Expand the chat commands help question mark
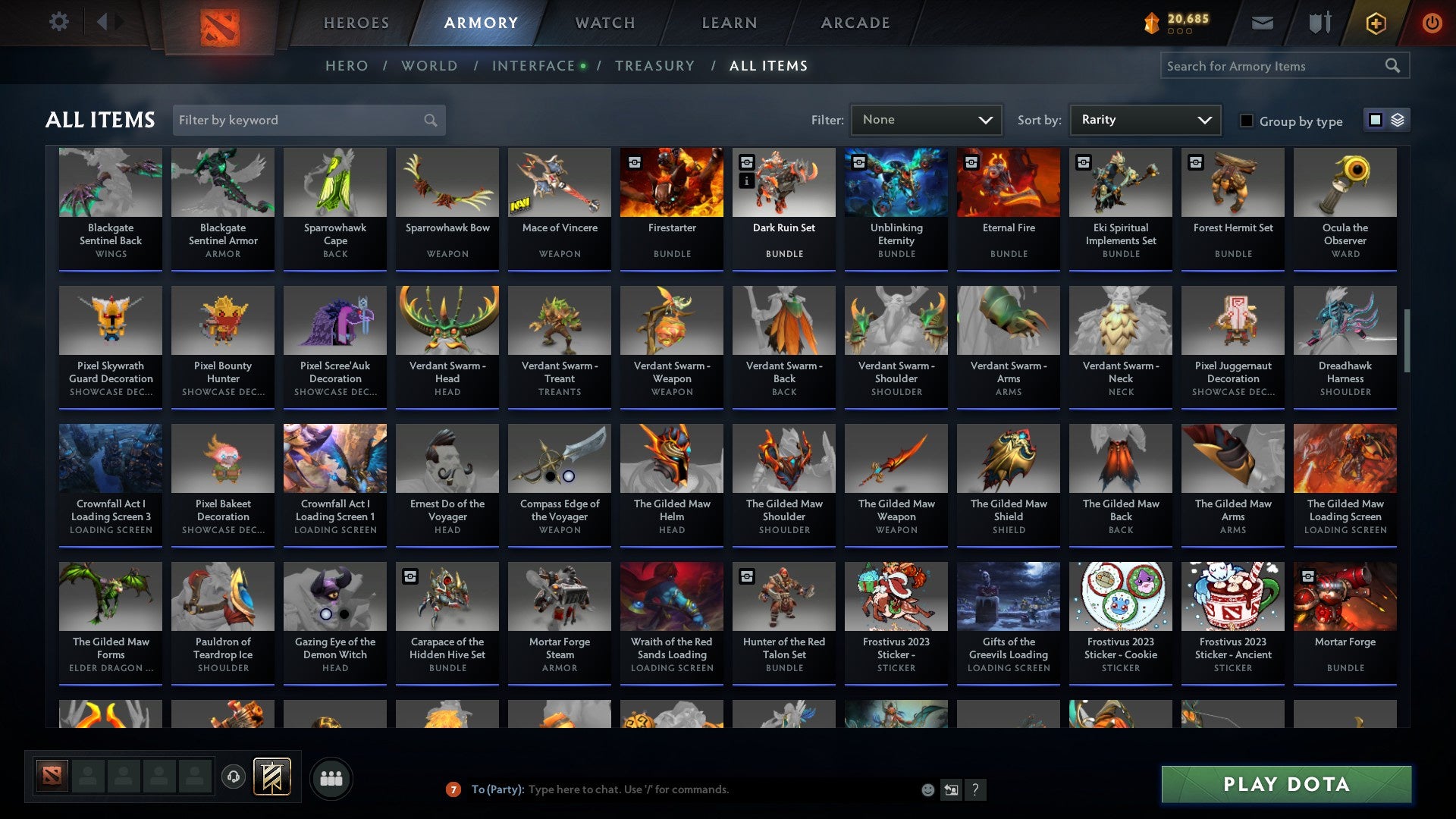The image size is (1456, 819). [x=976, y=789]
